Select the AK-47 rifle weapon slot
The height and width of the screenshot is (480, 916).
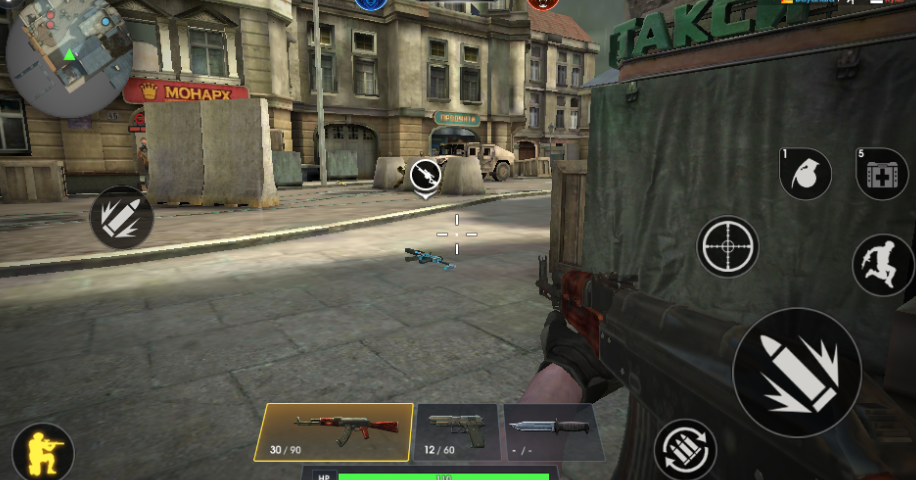(x=333, y=432)
